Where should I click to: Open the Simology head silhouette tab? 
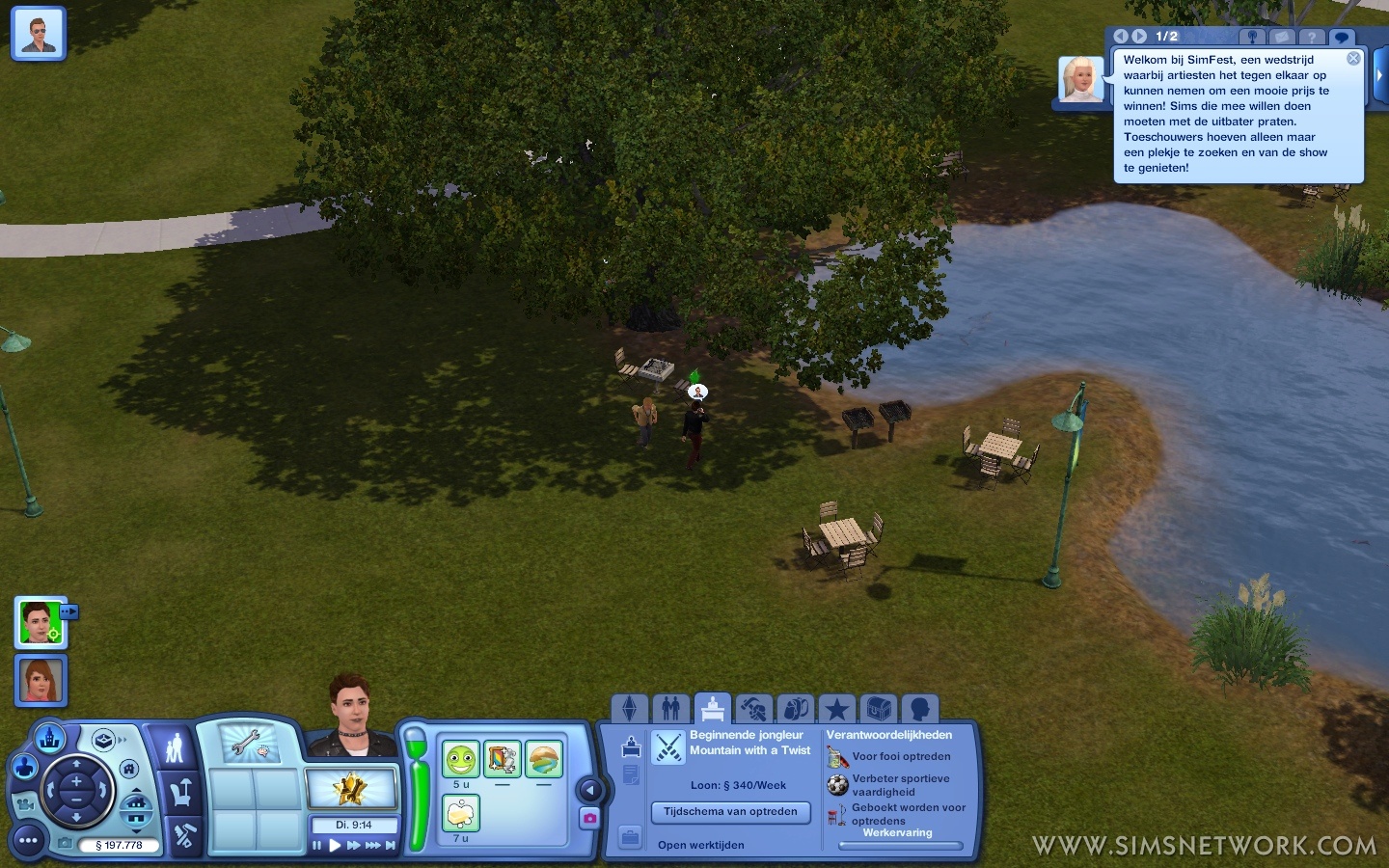(920, 710)
